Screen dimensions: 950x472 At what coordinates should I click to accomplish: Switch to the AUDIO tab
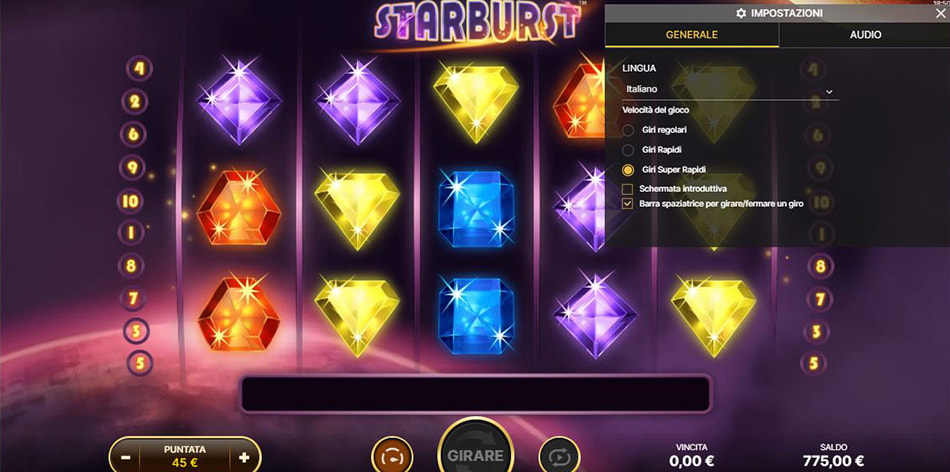pos(865,34)
